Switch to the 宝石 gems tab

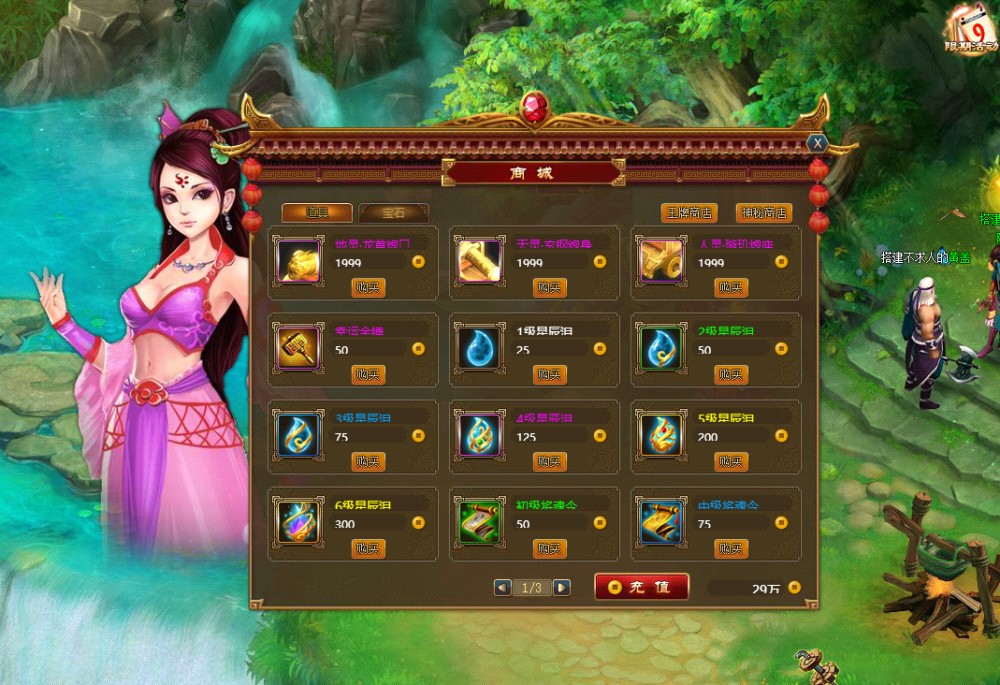pyautogui.click(x=393, y=212)
